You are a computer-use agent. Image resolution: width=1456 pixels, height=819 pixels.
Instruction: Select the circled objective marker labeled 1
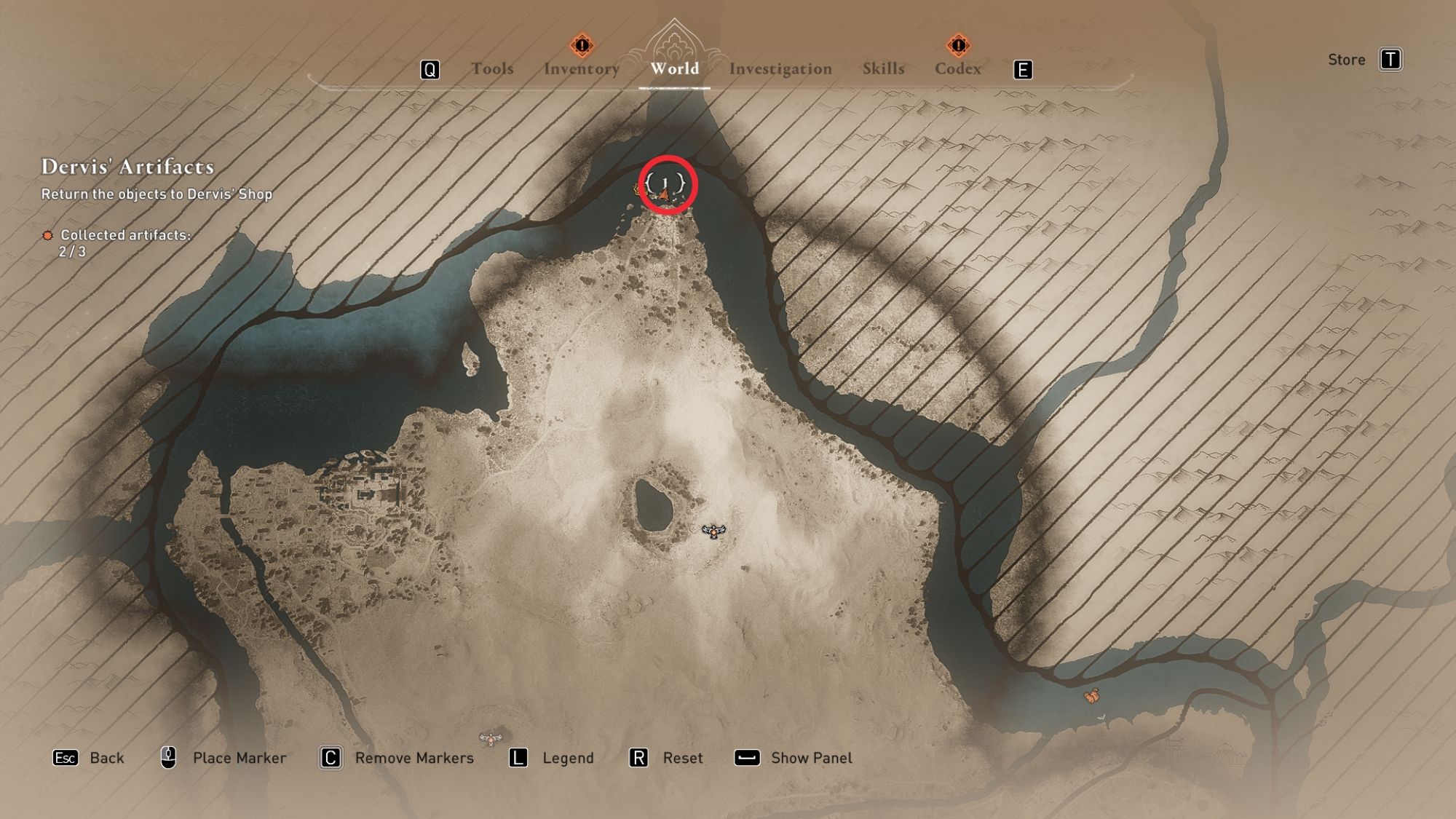click(665, 186)
